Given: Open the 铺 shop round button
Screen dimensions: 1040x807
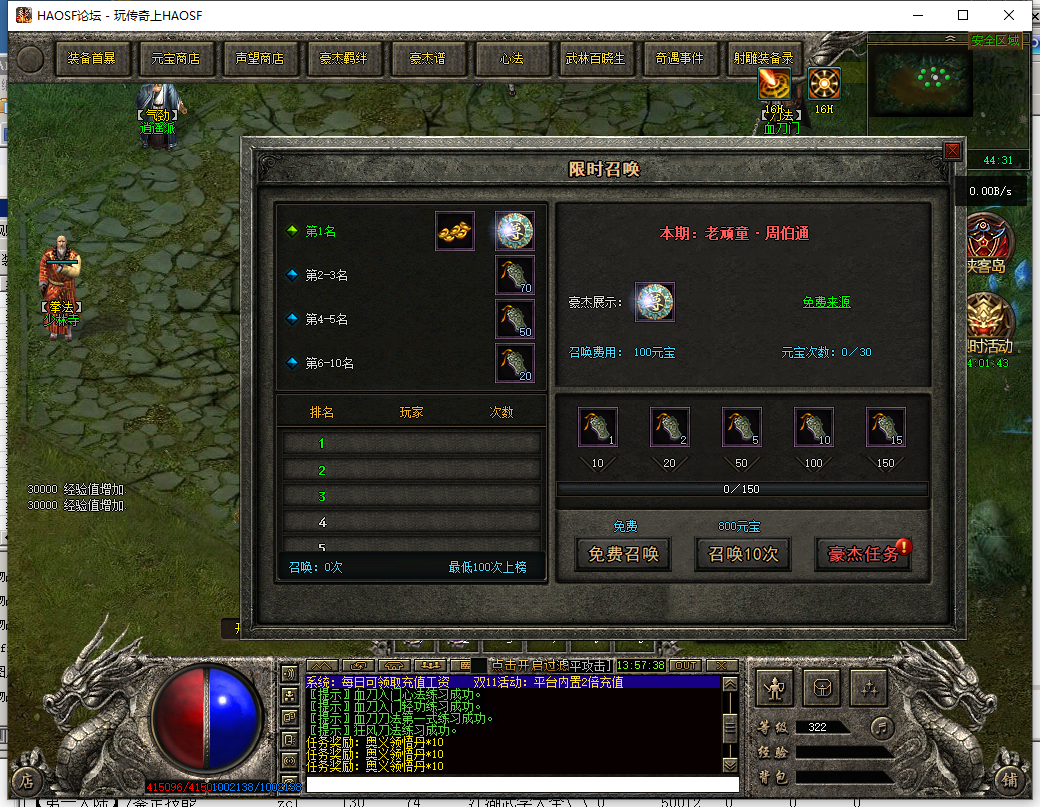Looking at the screenshot, I should [x=1011, y=780].
